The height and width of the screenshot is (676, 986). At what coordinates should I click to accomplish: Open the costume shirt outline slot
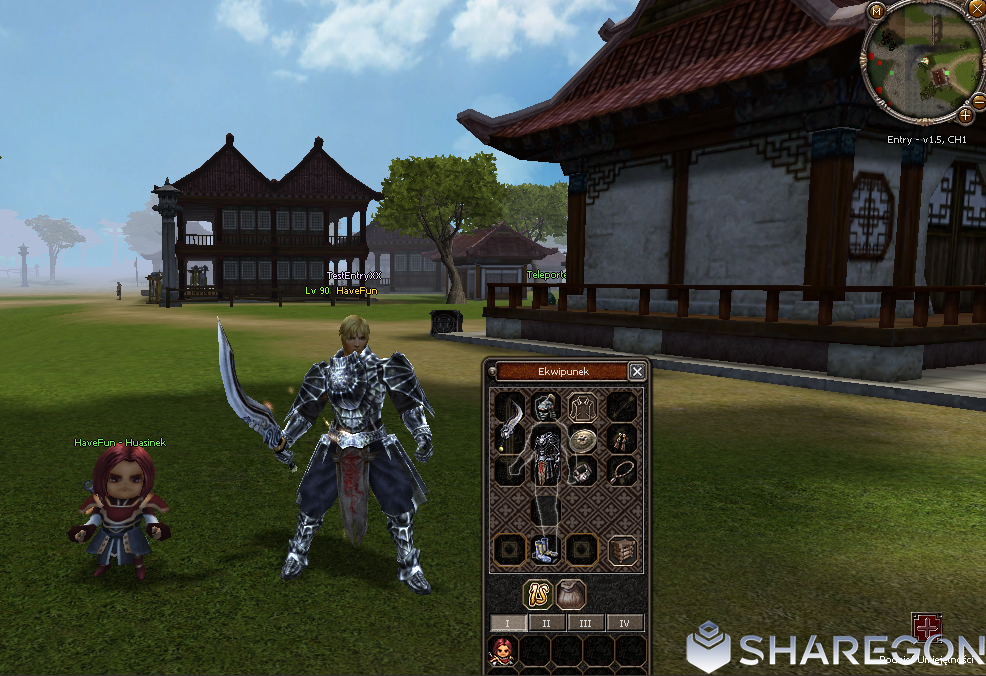tap(581, 407)
